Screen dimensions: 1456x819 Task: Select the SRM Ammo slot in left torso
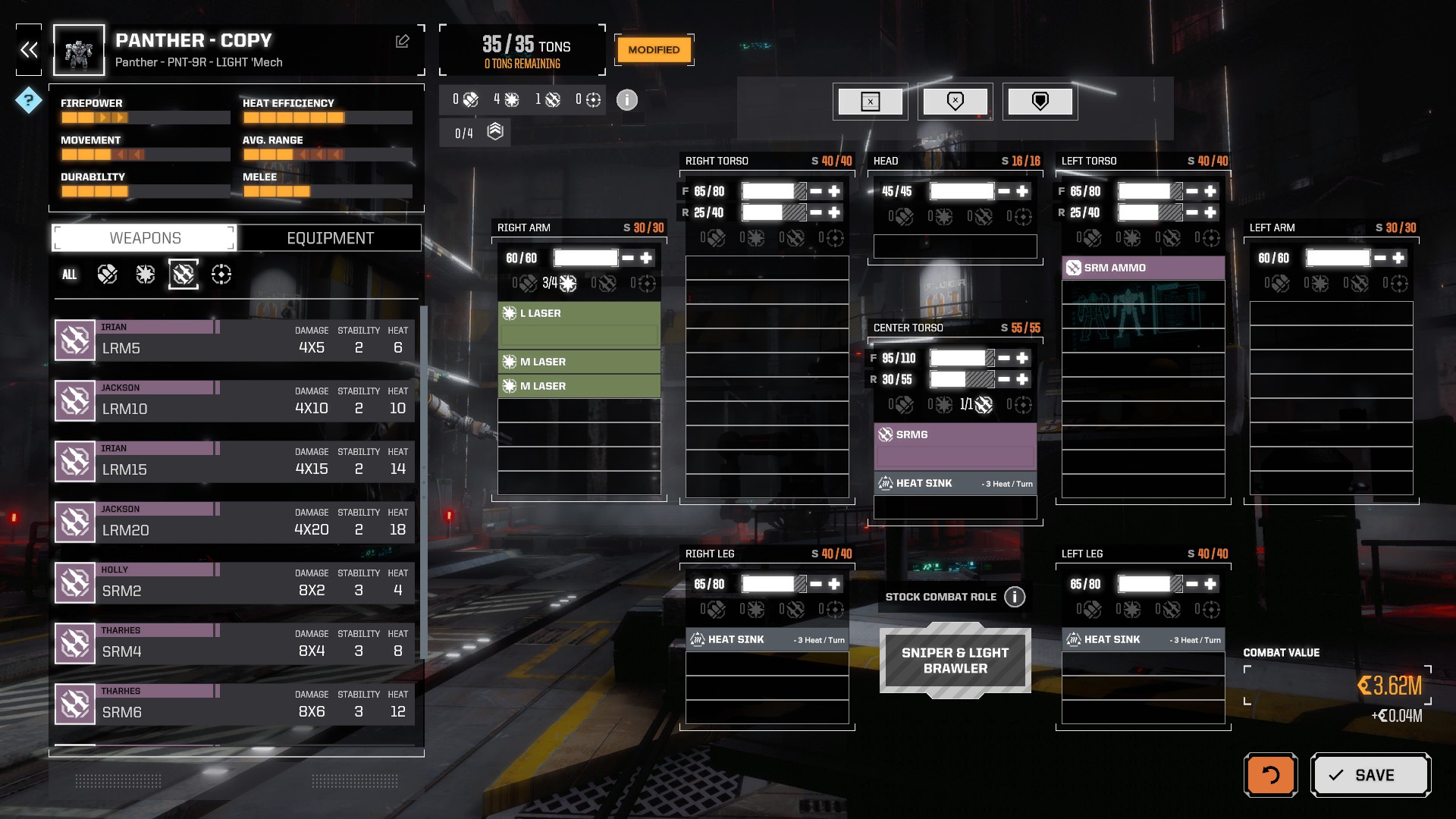pos(1143,268)
